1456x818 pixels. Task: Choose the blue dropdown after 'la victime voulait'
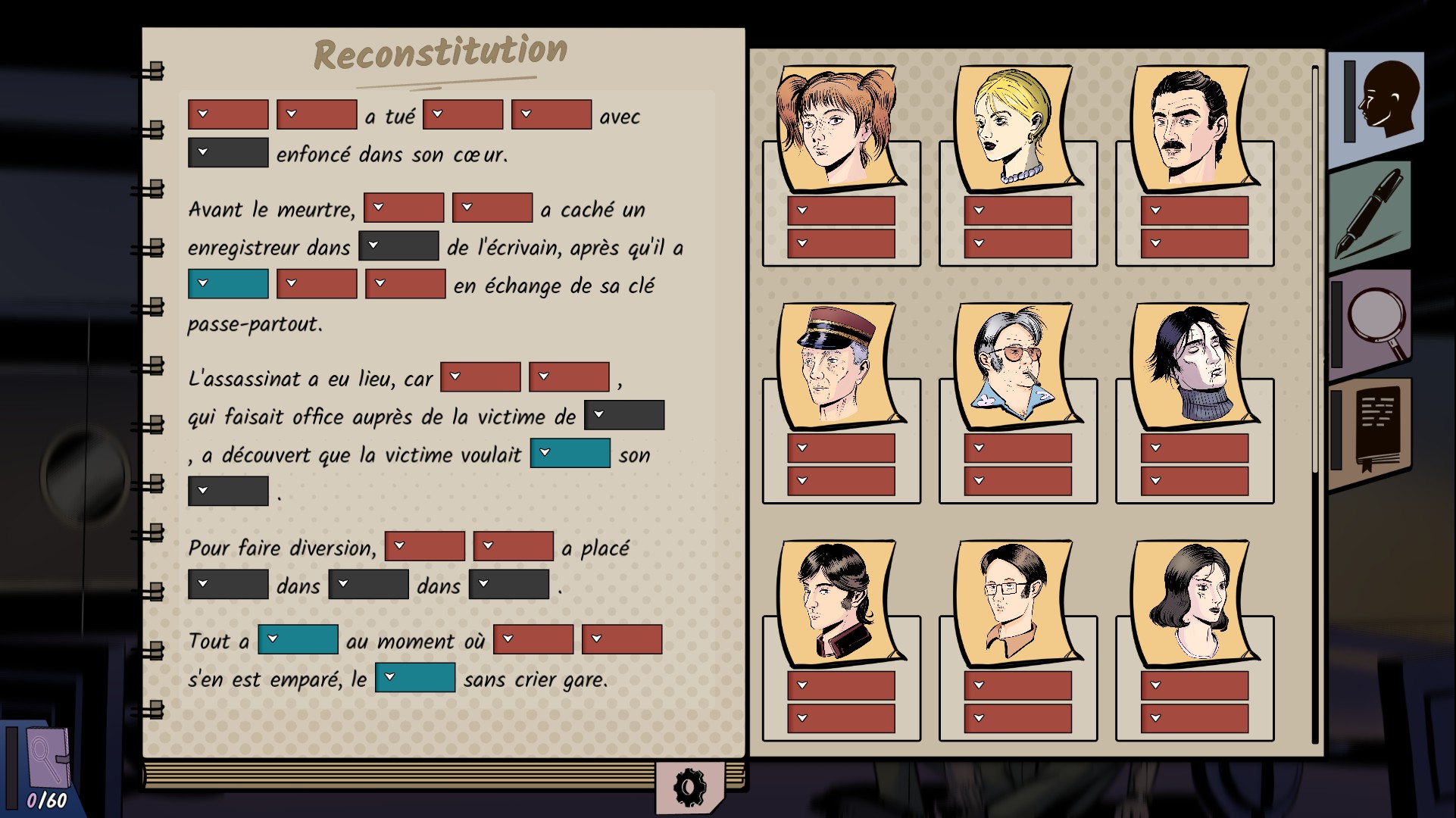point(570,454)
